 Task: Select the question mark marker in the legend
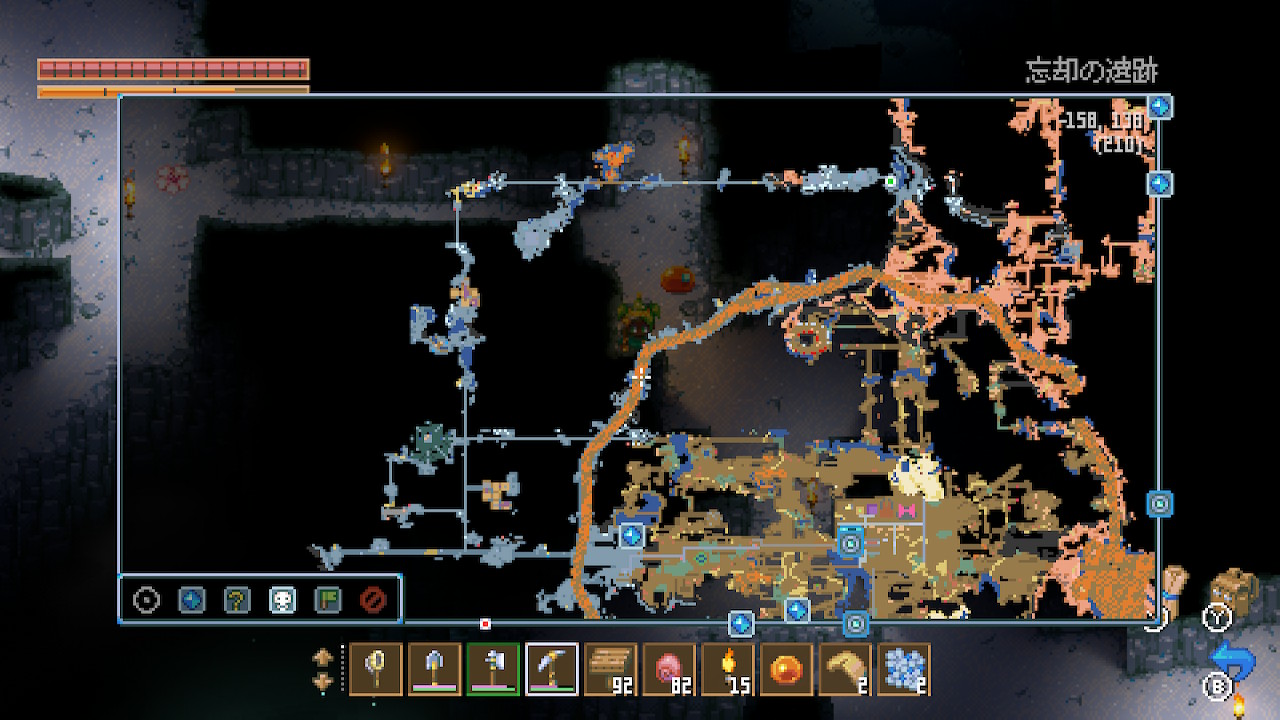tap(237, 600)
